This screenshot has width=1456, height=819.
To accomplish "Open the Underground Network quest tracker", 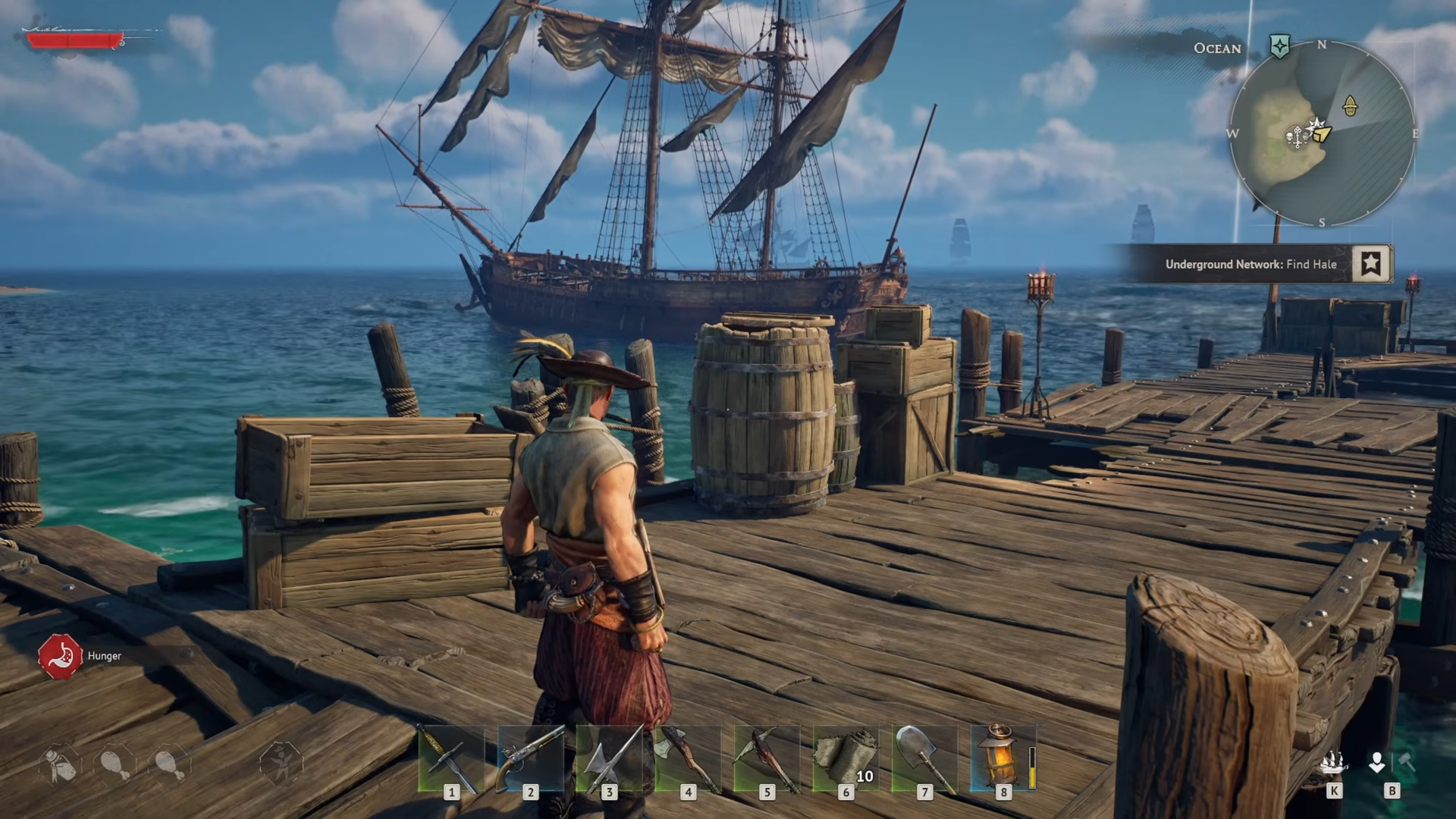I will point(1250,264).
